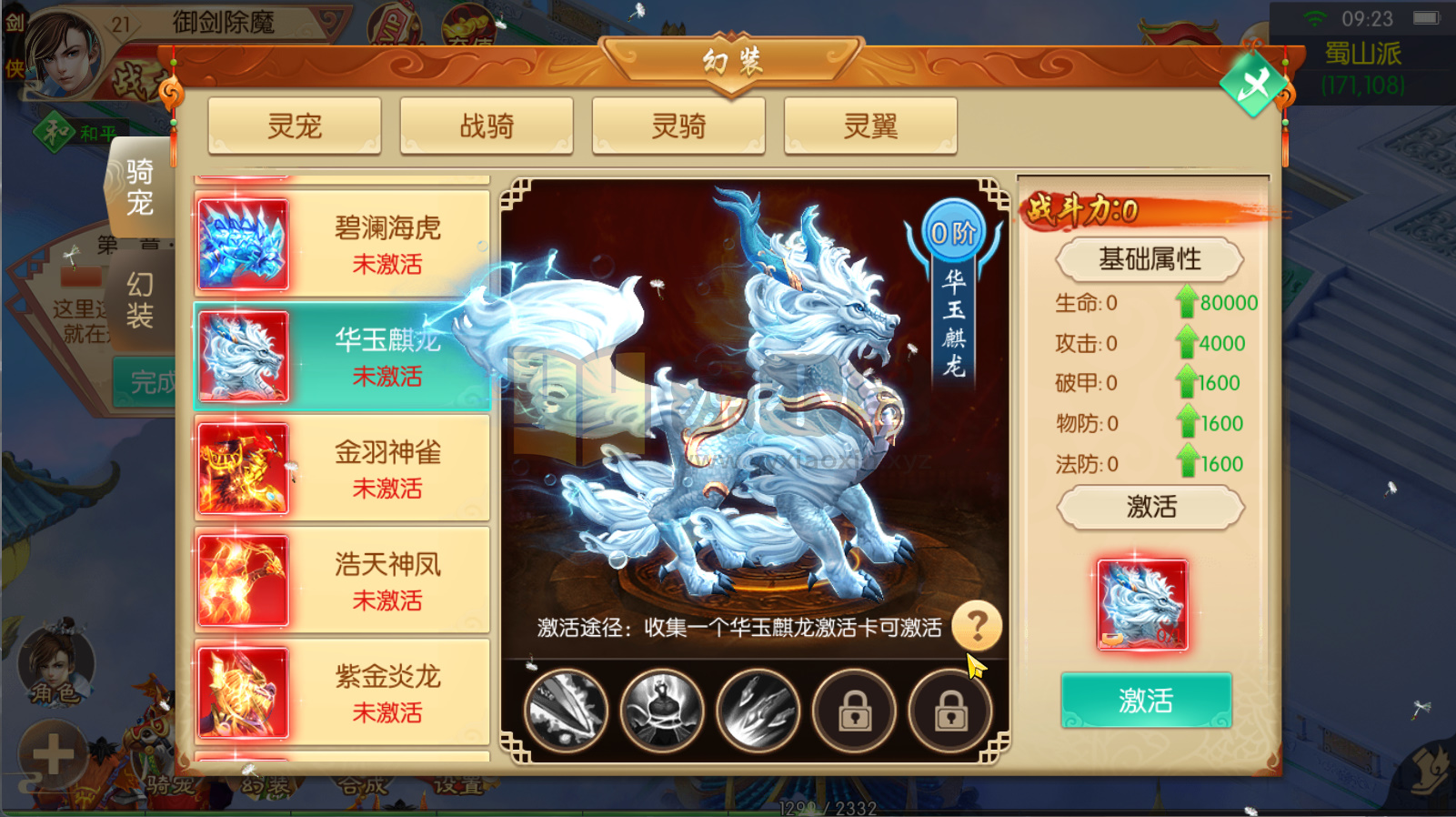The image size is (1456, 817).
Task: Select the 碧澜海虎 mount entry
Action: click(342, 243)
